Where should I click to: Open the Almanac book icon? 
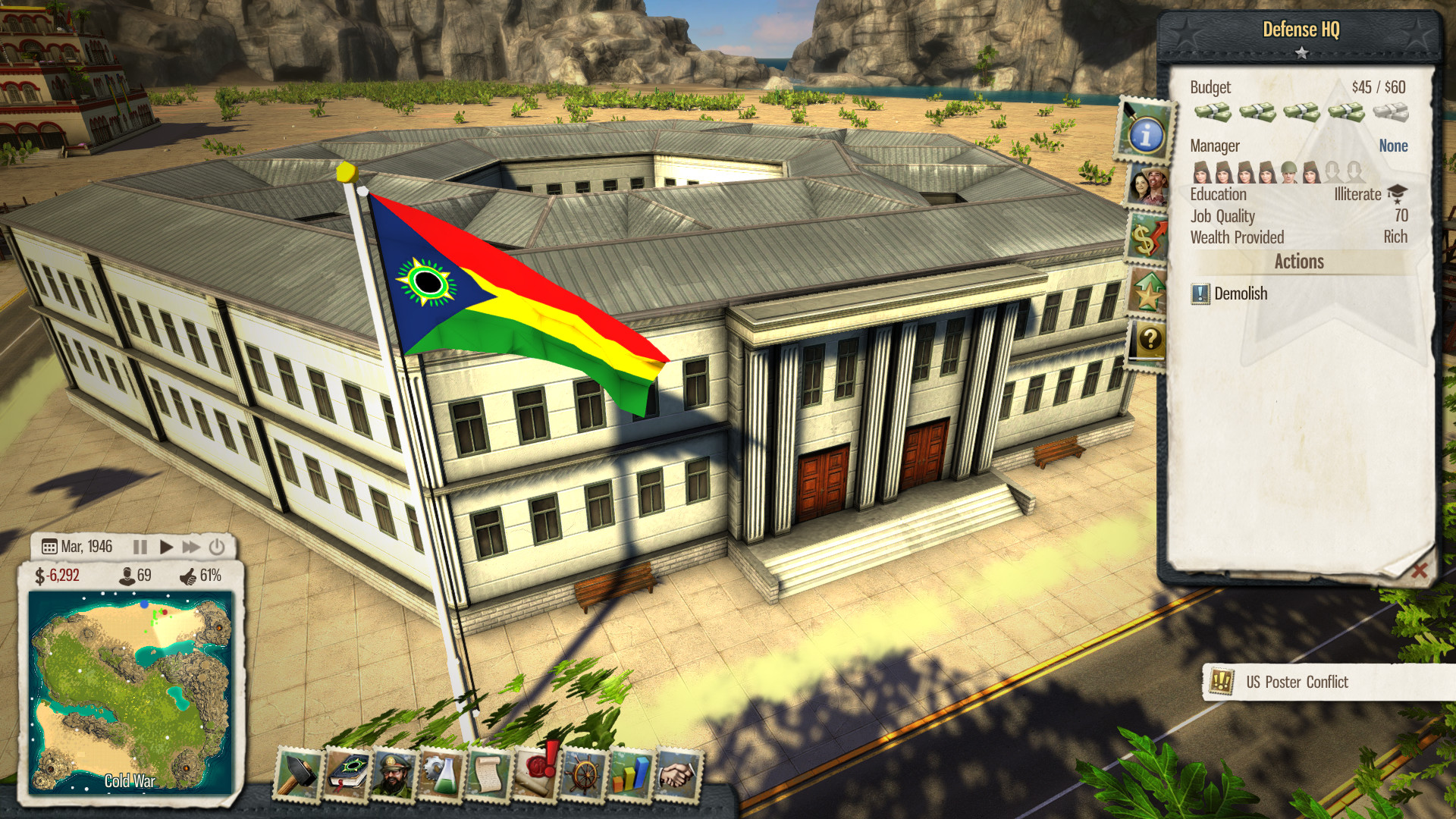345,775
